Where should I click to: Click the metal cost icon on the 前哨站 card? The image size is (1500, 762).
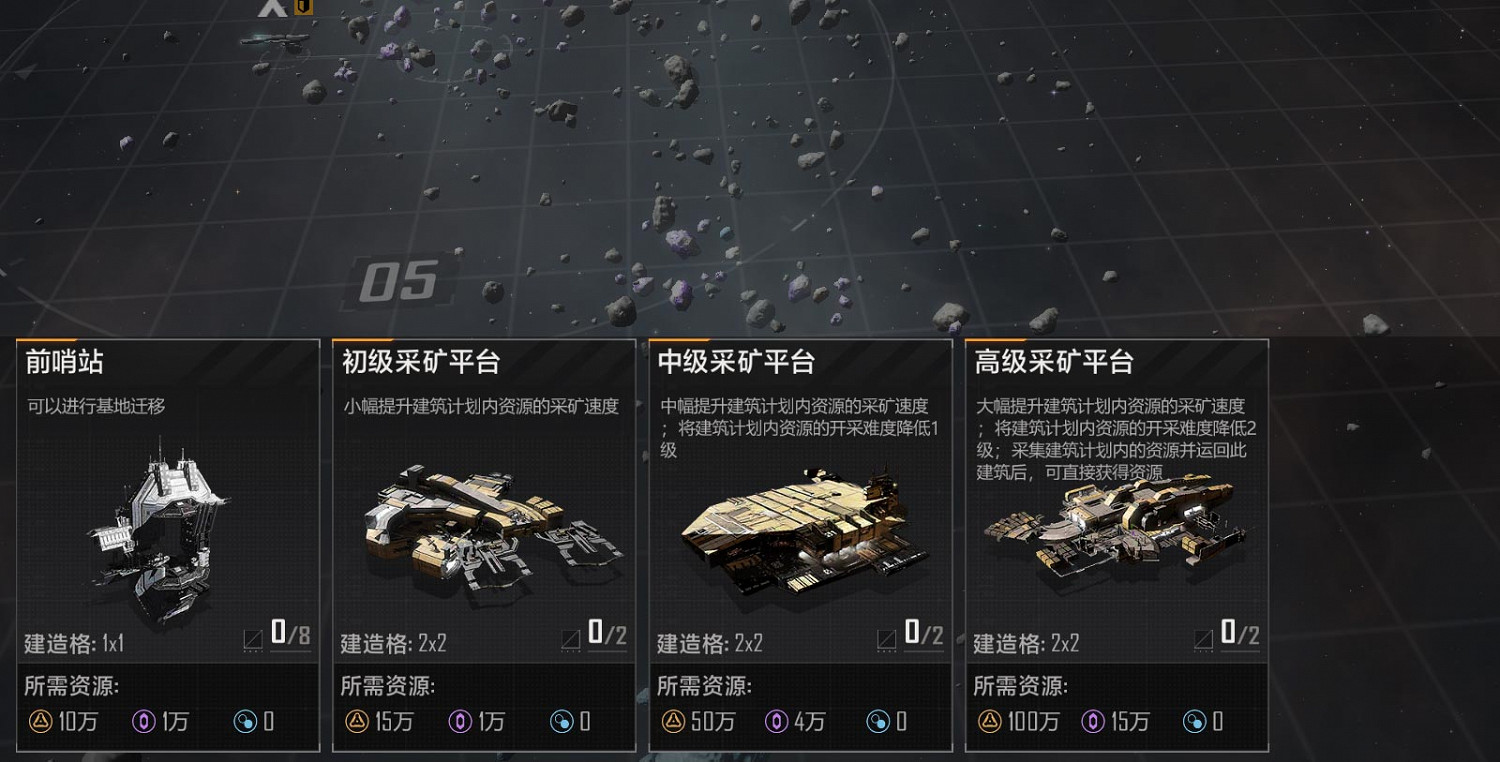click(x=42, y=721)
